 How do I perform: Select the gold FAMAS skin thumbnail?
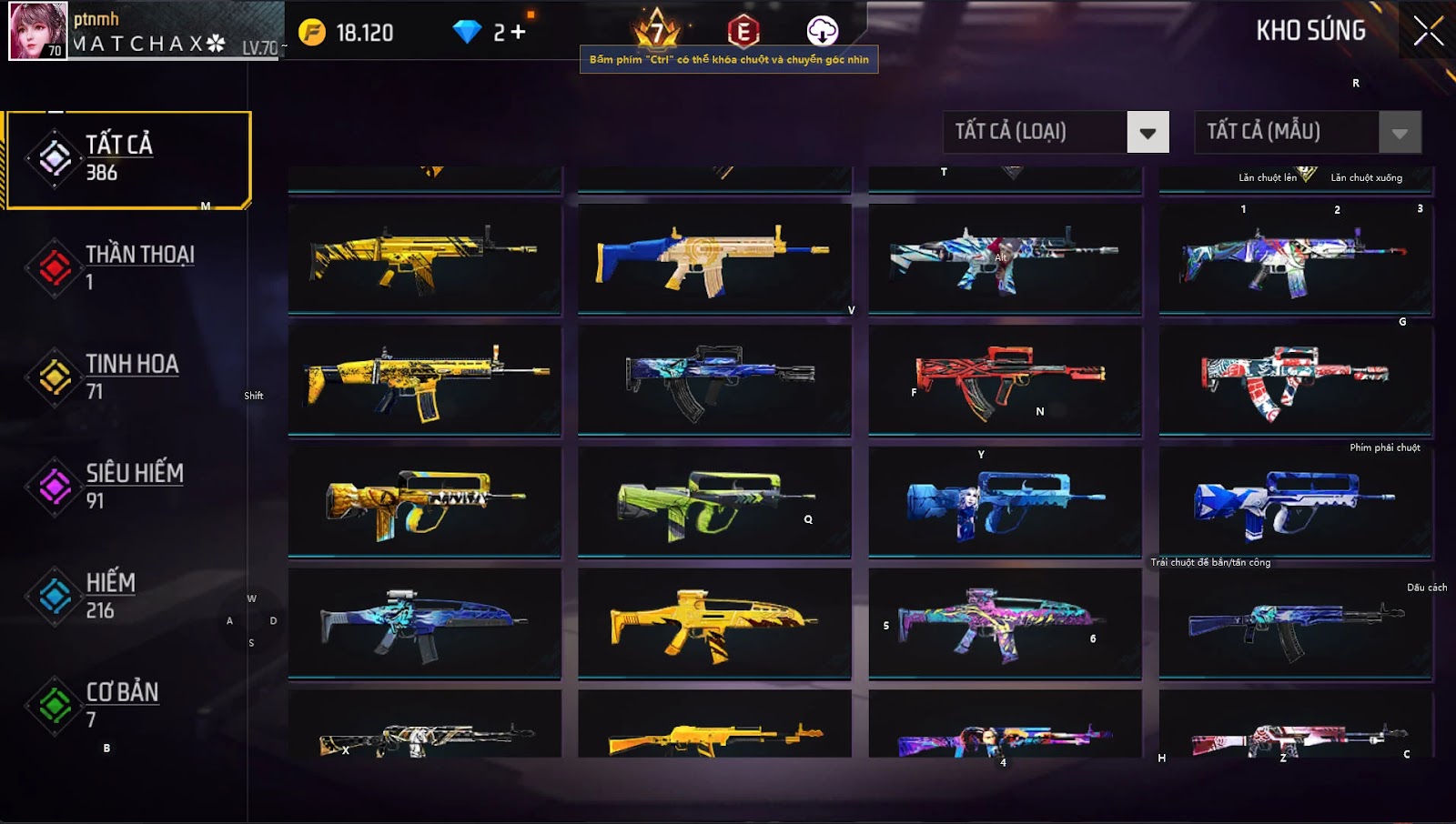(424, 501)
